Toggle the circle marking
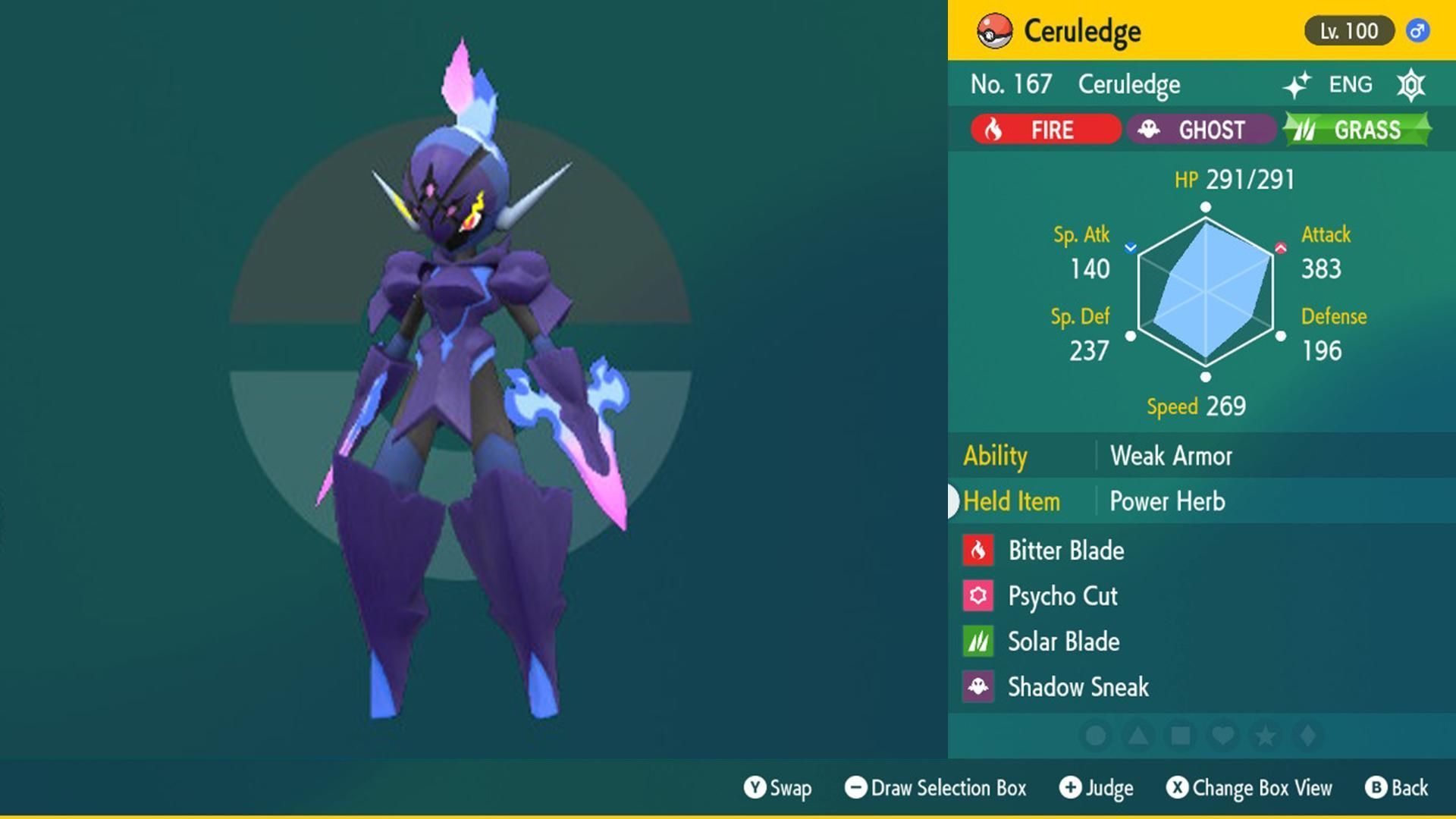The height and width of the screenshot is (819, 1456). pos(1095,736)
